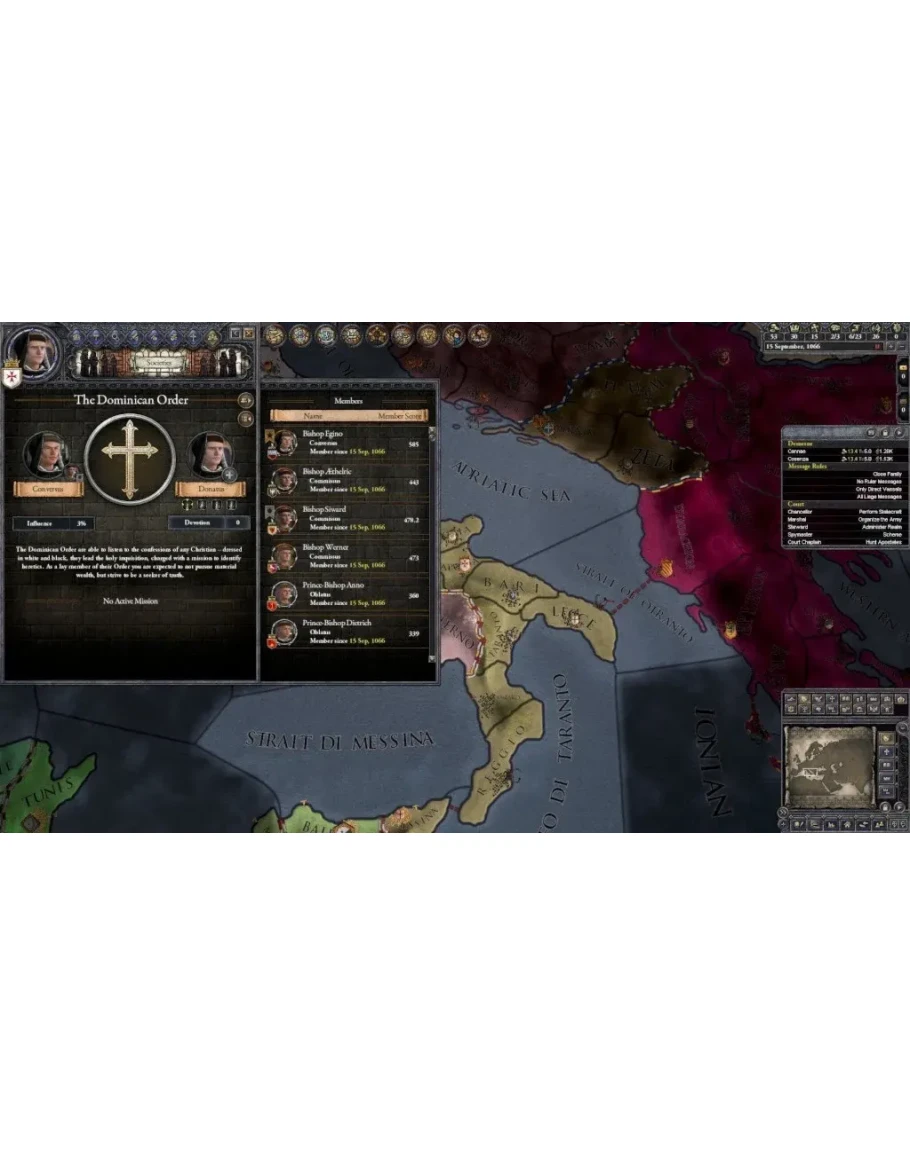The width and height of the screenshot is (910, 1155).
Task: Close the Dominican Order society window
Action: tap(249, 333)
